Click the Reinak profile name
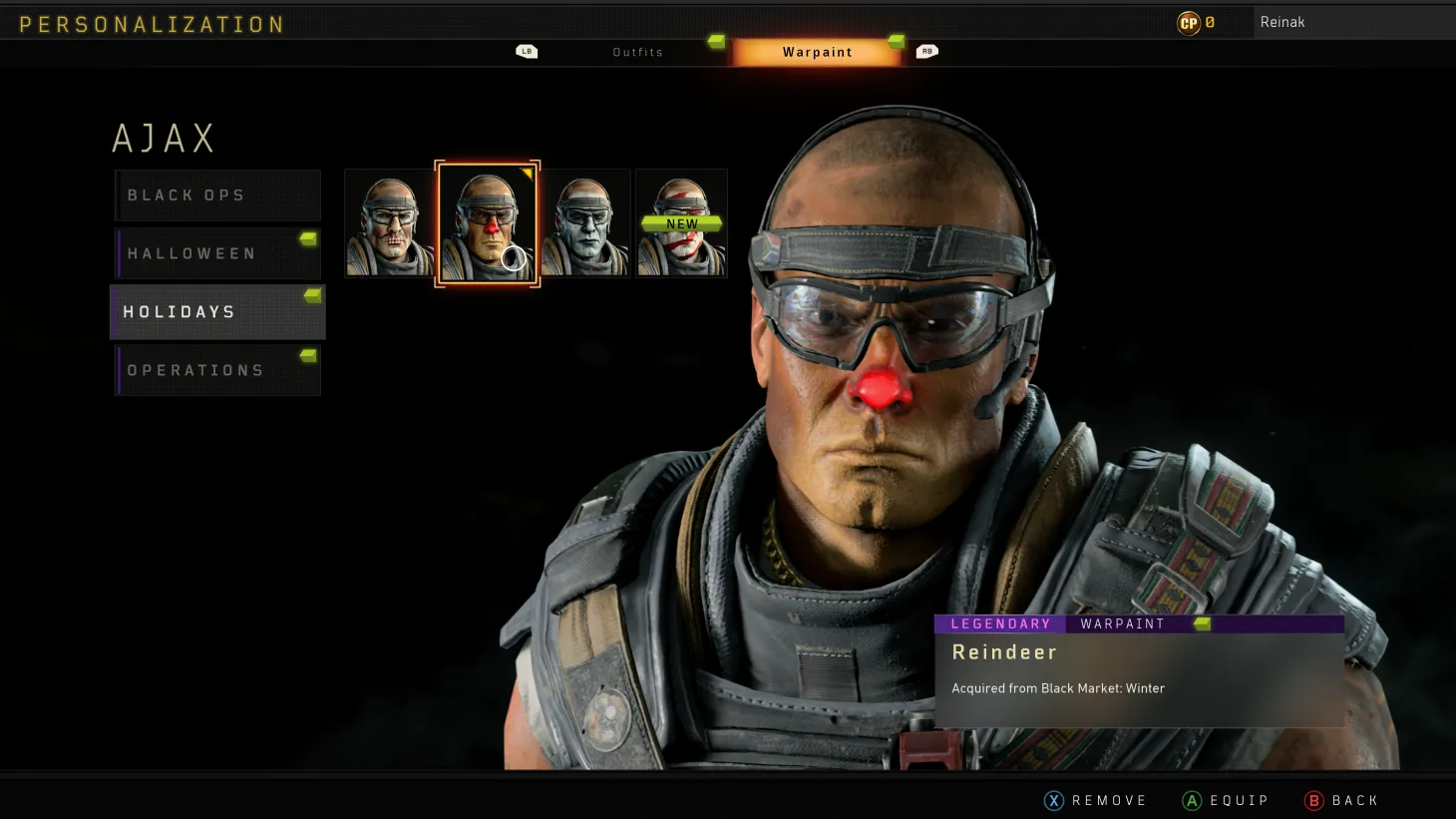Screen dimensions: 1456x819 (1282, 21)
